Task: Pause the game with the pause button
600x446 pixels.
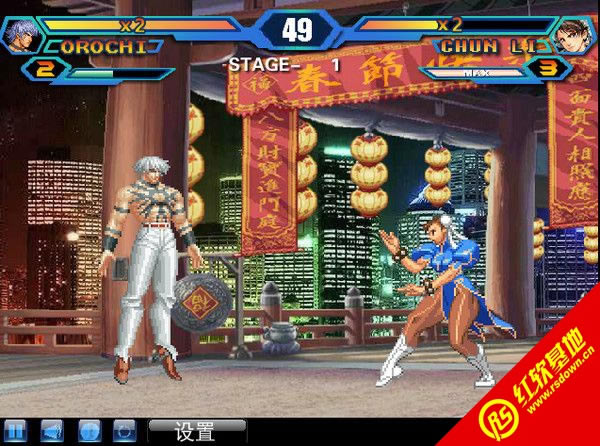Action: tap(15, 432)
